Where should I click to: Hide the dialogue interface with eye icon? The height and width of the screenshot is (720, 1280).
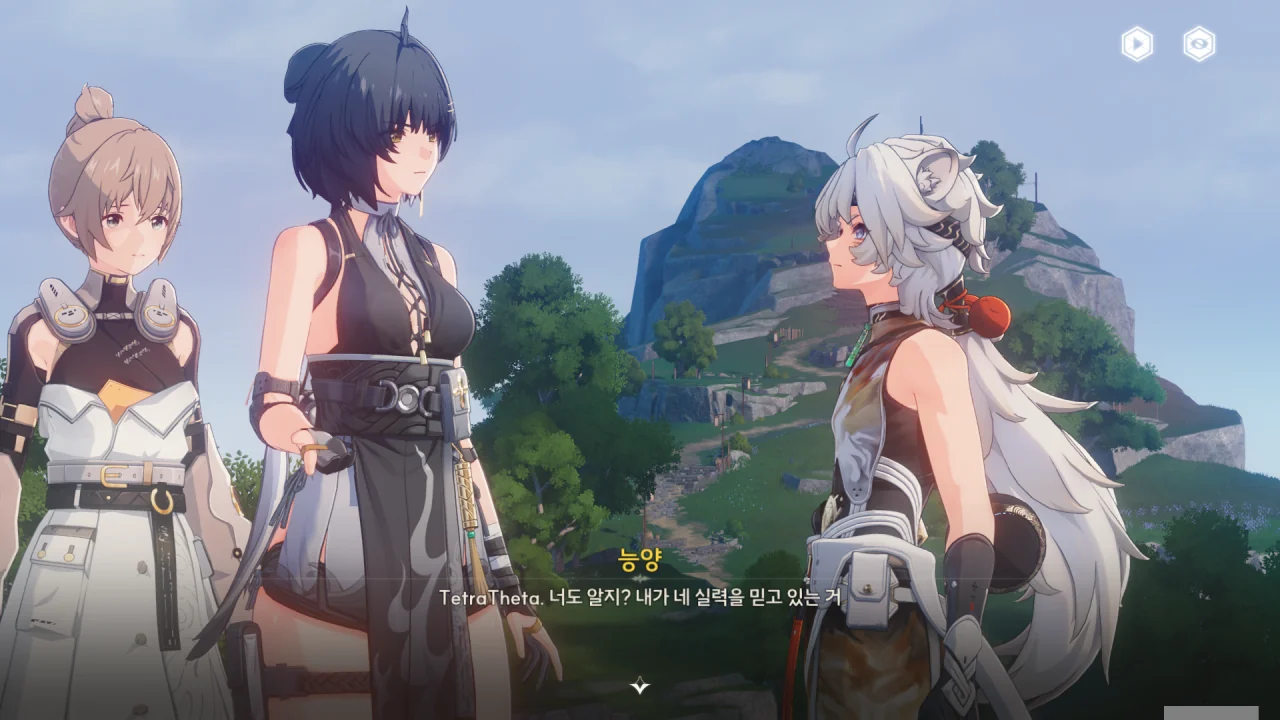(1199, 44)
